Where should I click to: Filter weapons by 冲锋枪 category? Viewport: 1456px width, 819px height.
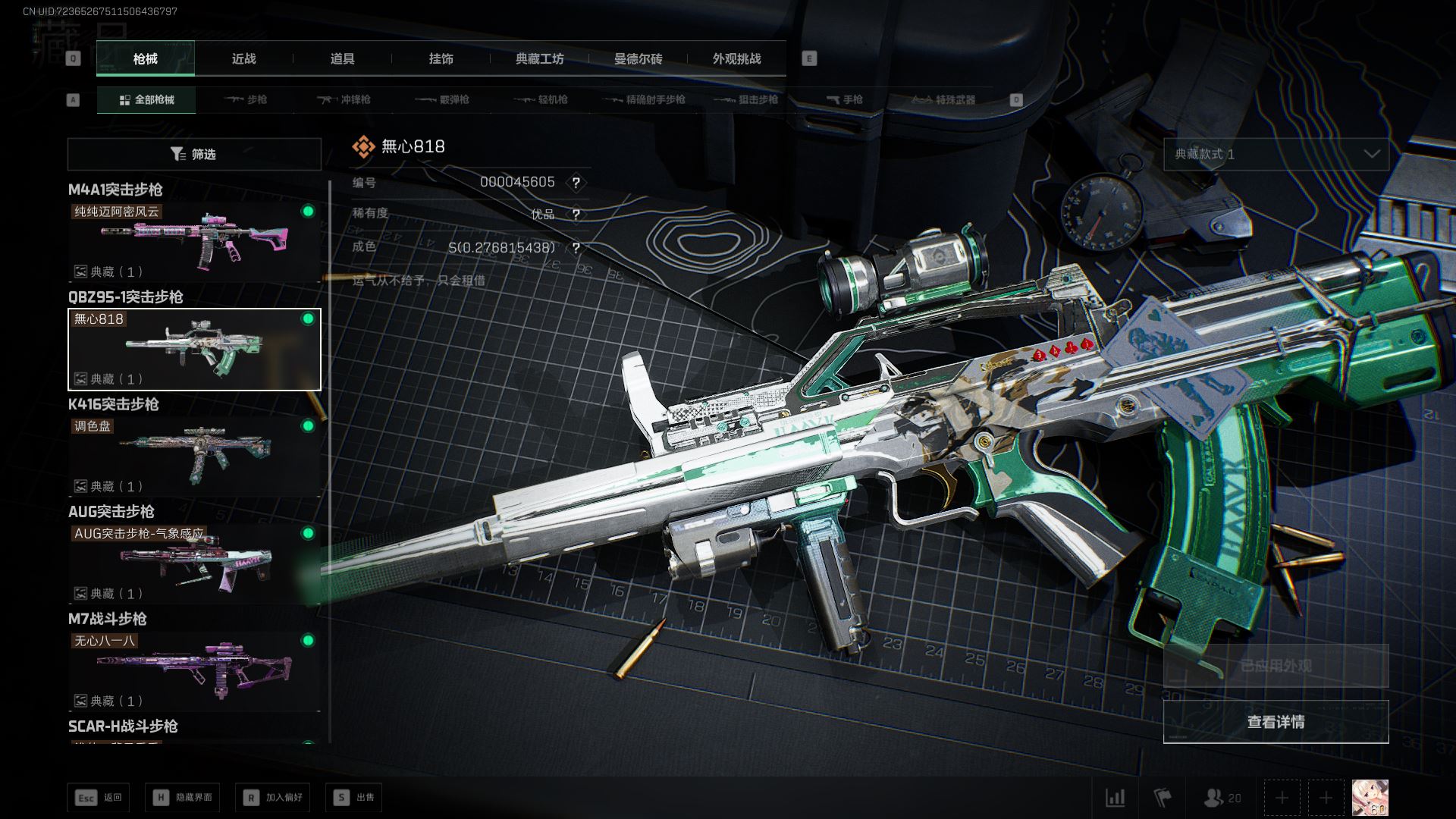344,100
